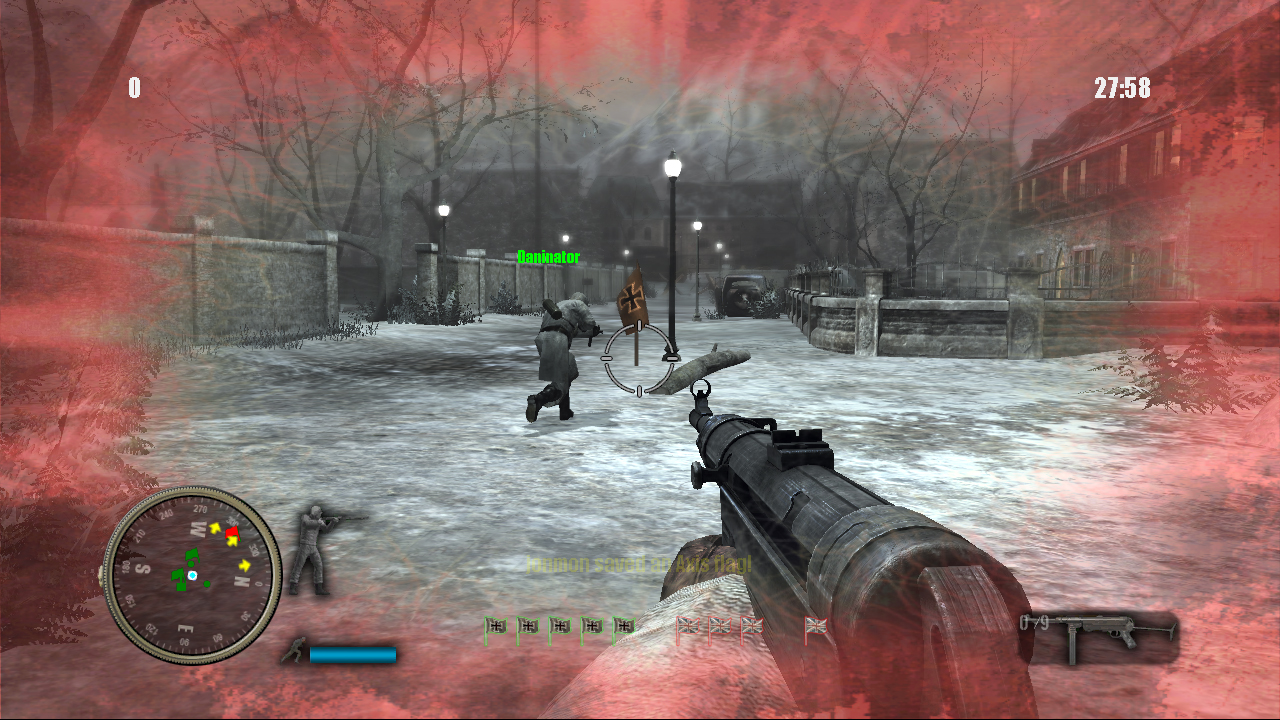Click the lone British flag set apart
Screen dimensions: 1280x720
tap(816, 627)
